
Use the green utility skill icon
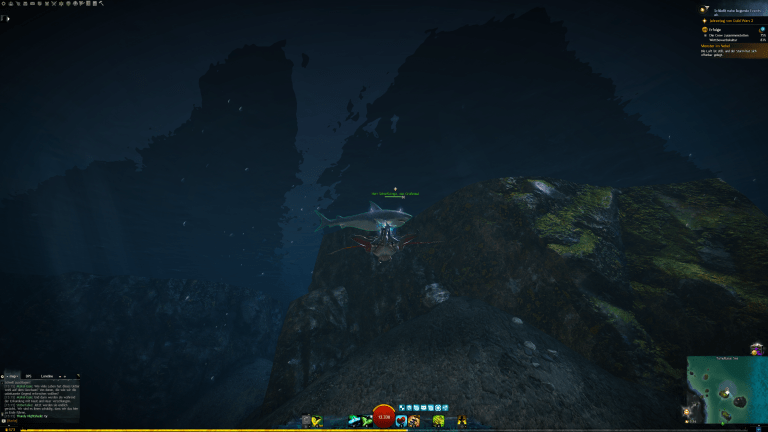tap(439, 421)
